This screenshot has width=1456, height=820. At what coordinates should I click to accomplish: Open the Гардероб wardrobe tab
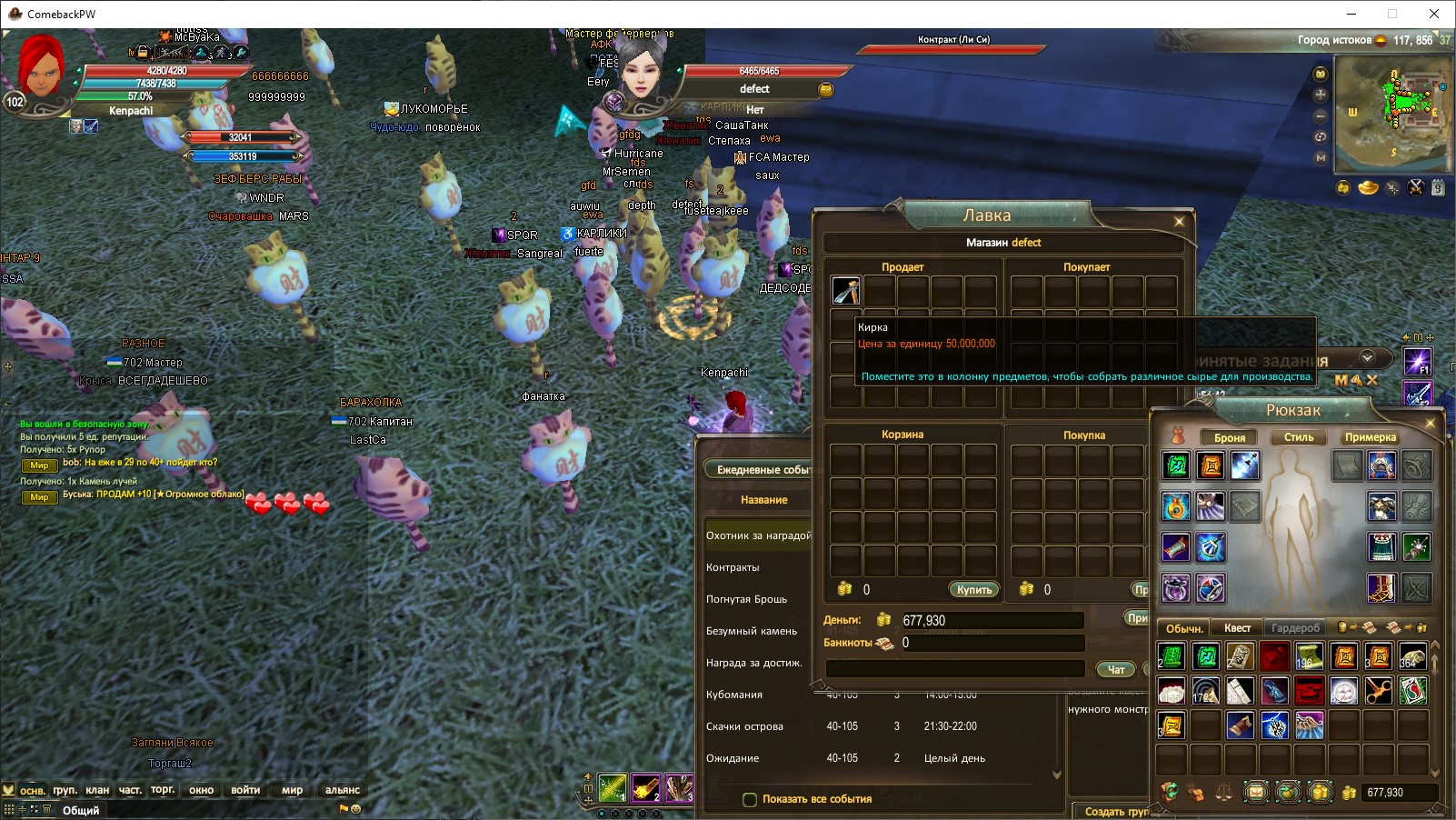tap(1295, 628)
